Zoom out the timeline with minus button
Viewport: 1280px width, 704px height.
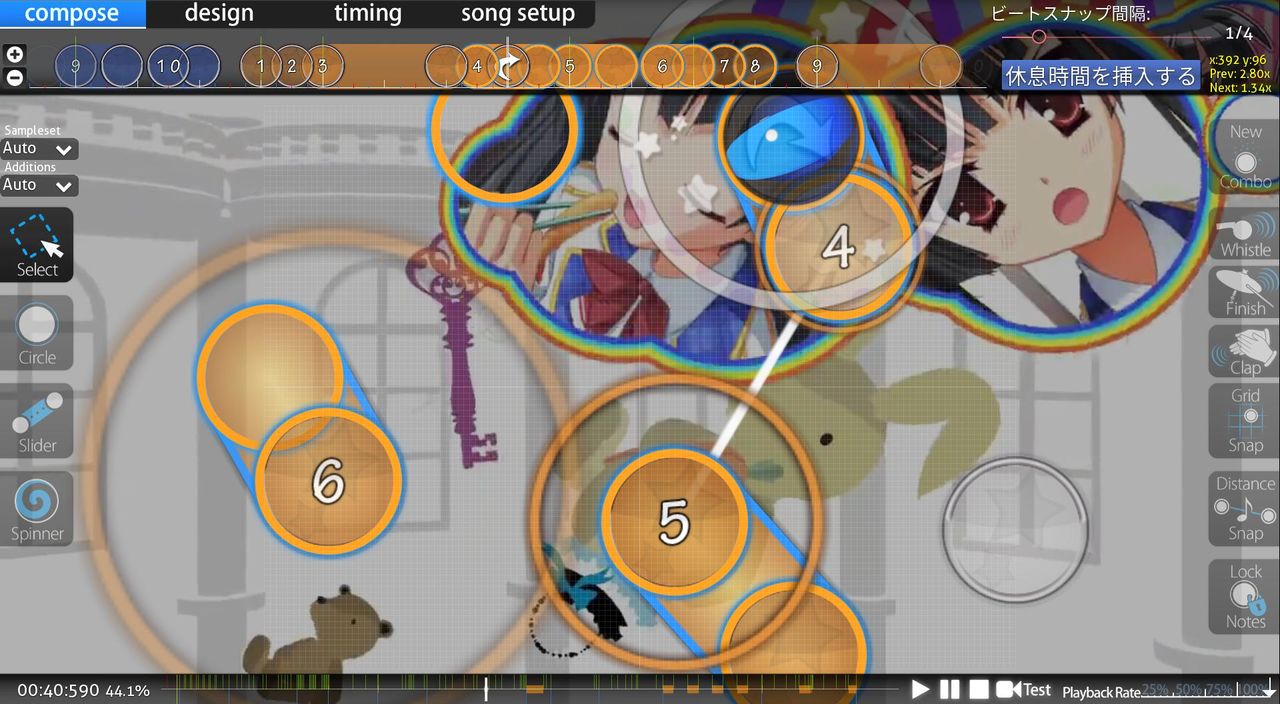click(15, 77)
